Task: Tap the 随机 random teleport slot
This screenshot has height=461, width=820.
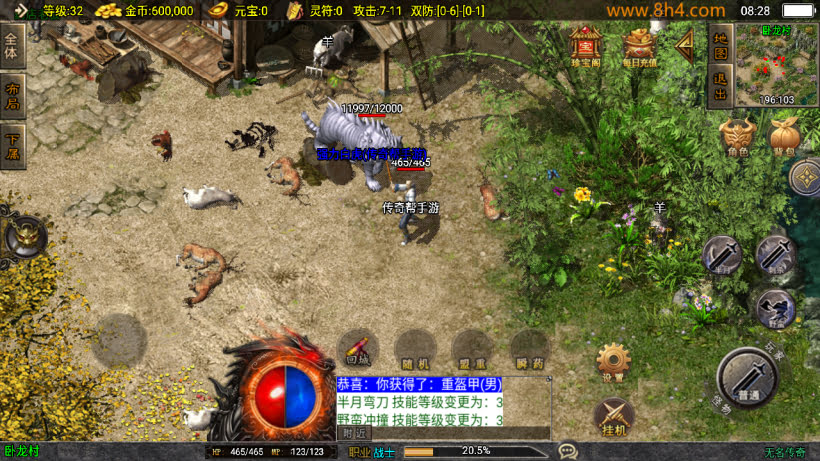Action: point(414,348)
